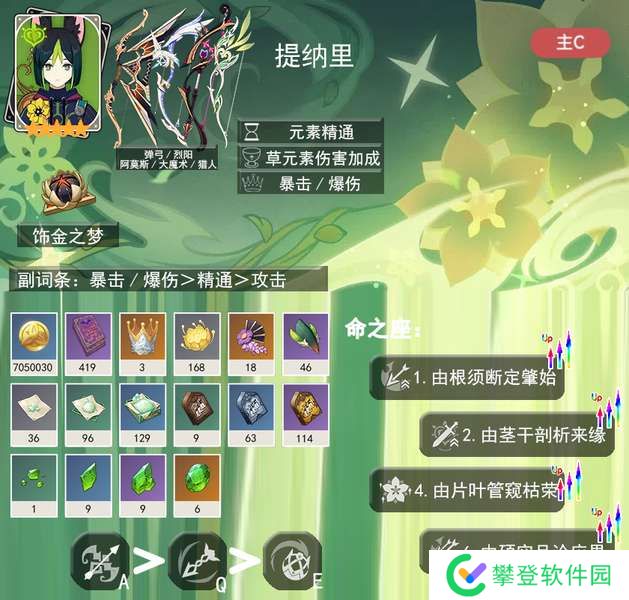Click the elemental burst skill icon Q

tap(196, 559)
